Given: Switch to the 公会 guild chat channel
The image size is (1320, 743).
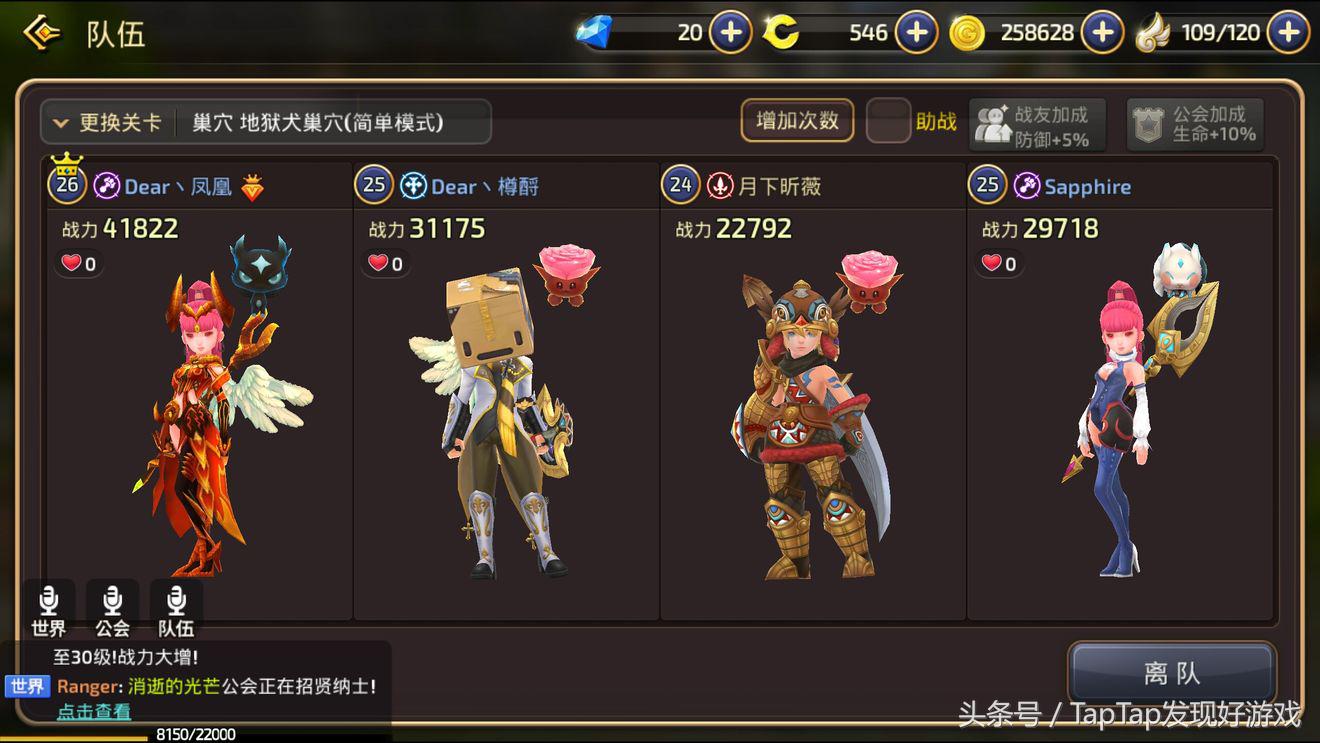Looking at the screenshot, I should tap(112, 608).
